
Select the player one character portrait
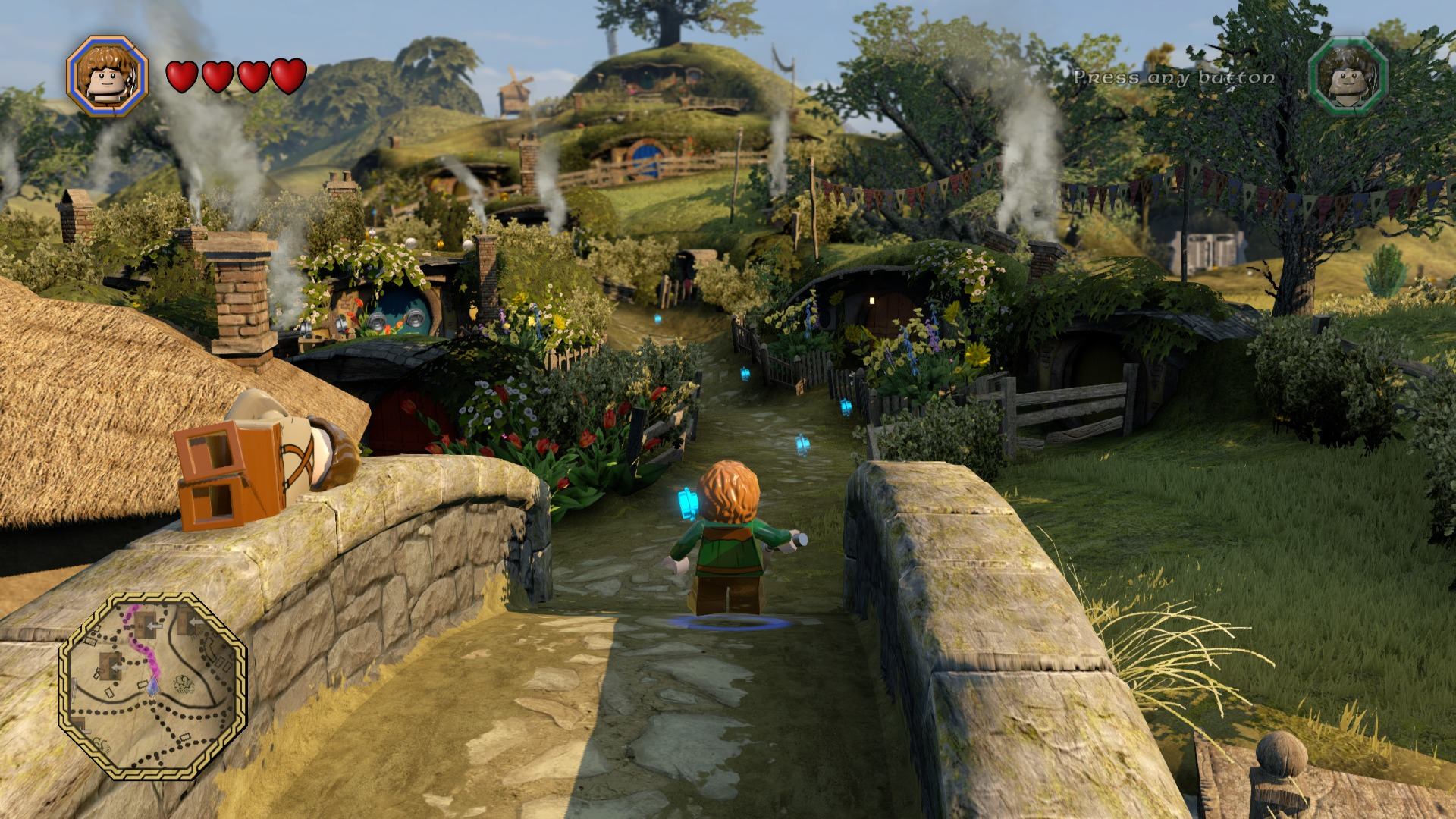point(106,76)
